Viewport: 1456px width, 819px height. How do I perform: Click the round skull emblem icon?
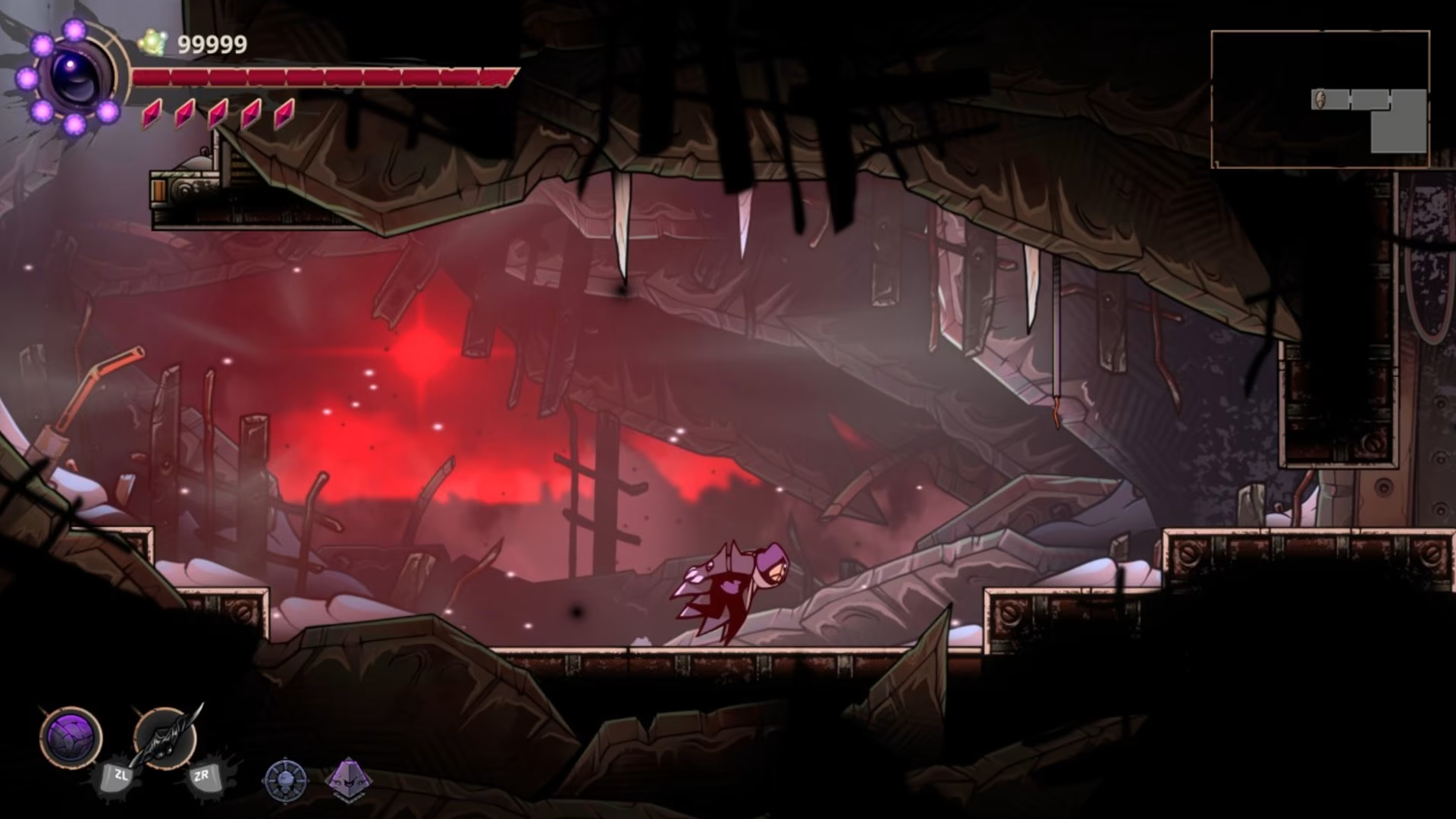(x=285, y=780)
